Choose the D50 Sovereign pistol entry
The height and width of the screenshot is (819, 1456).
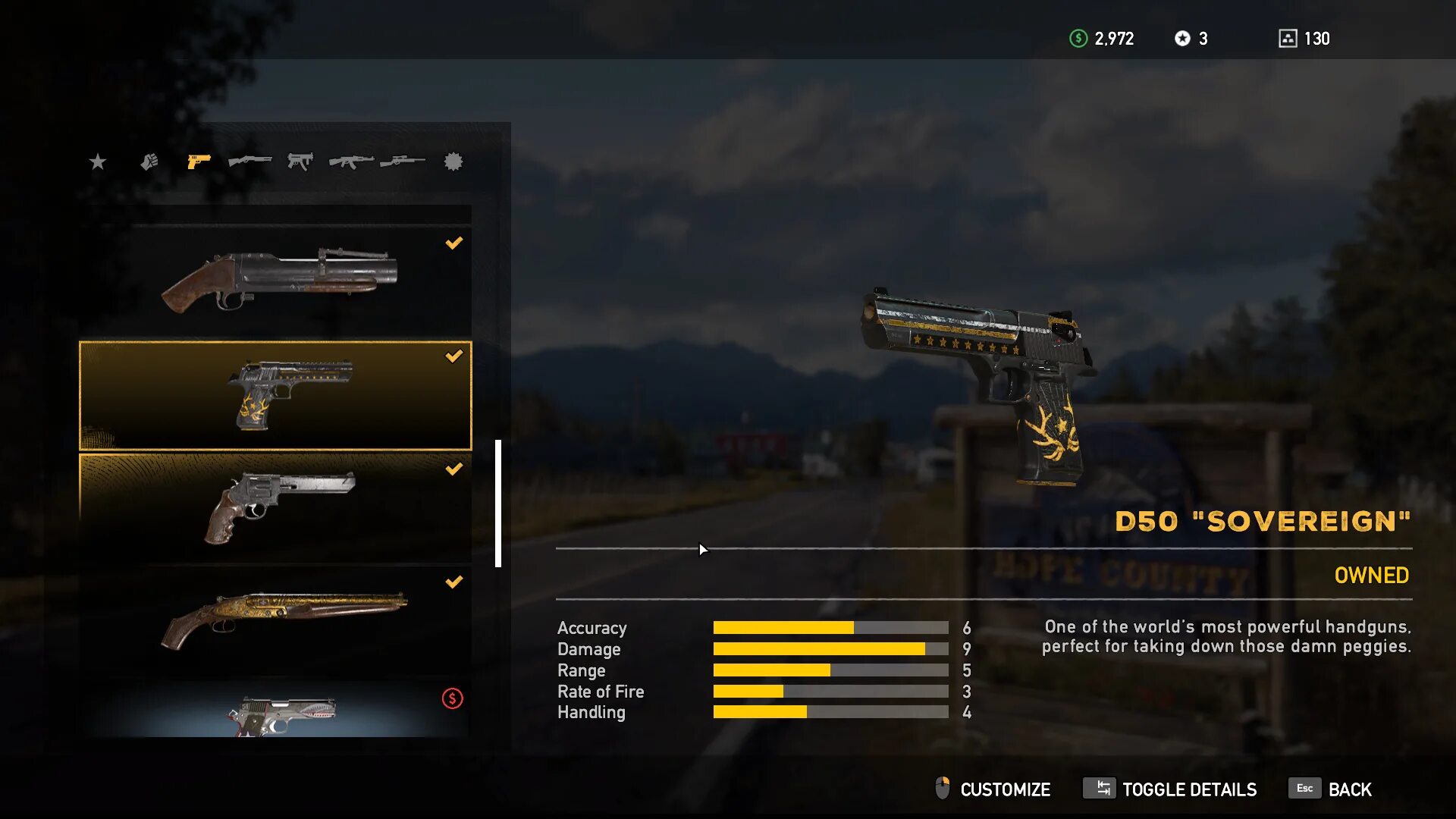[275, 395]
